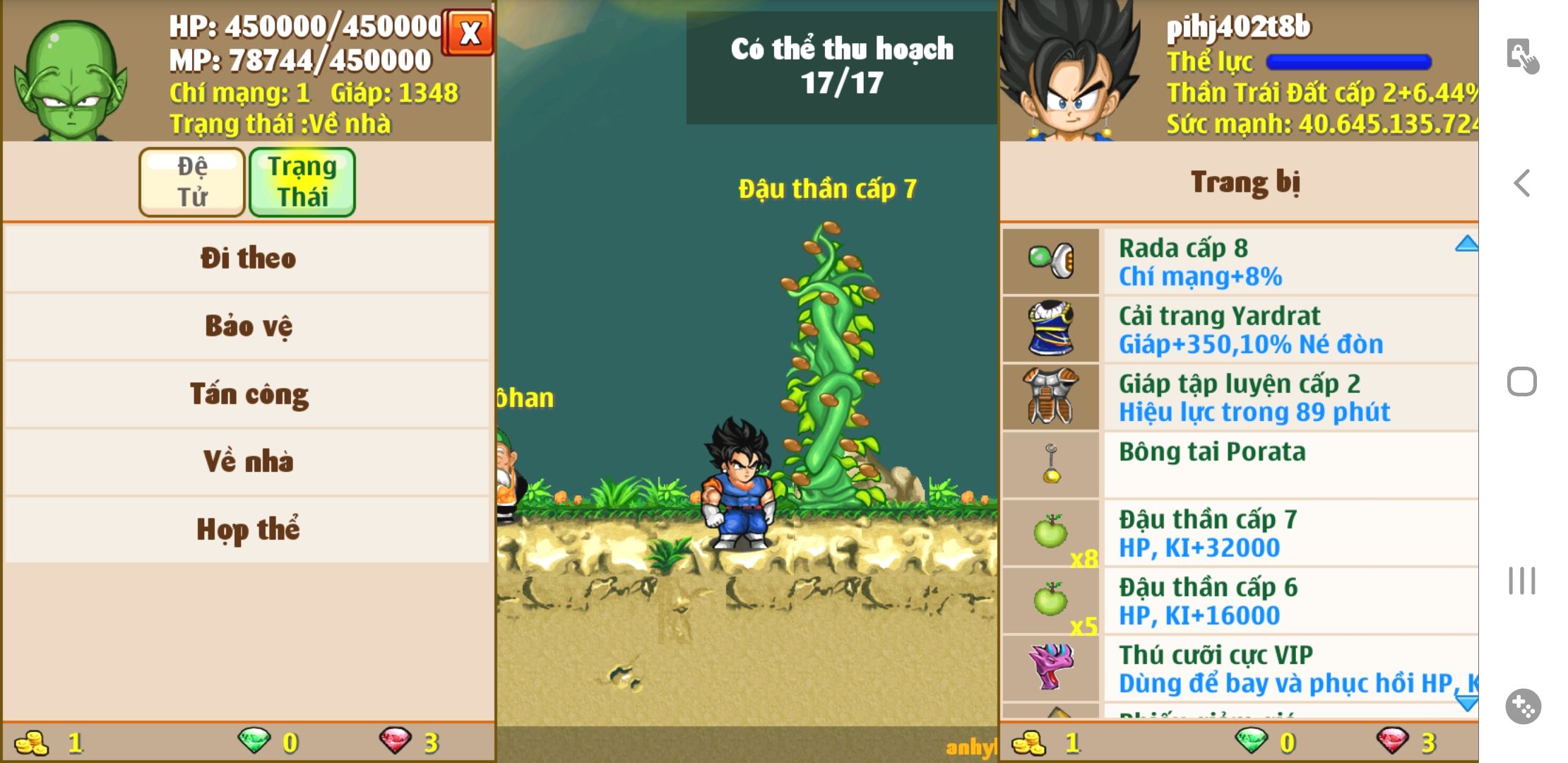Set disciple to Tấn công
Image resolution: width=1568 pixels, height=763 pixels.
(x=247, y=394)
